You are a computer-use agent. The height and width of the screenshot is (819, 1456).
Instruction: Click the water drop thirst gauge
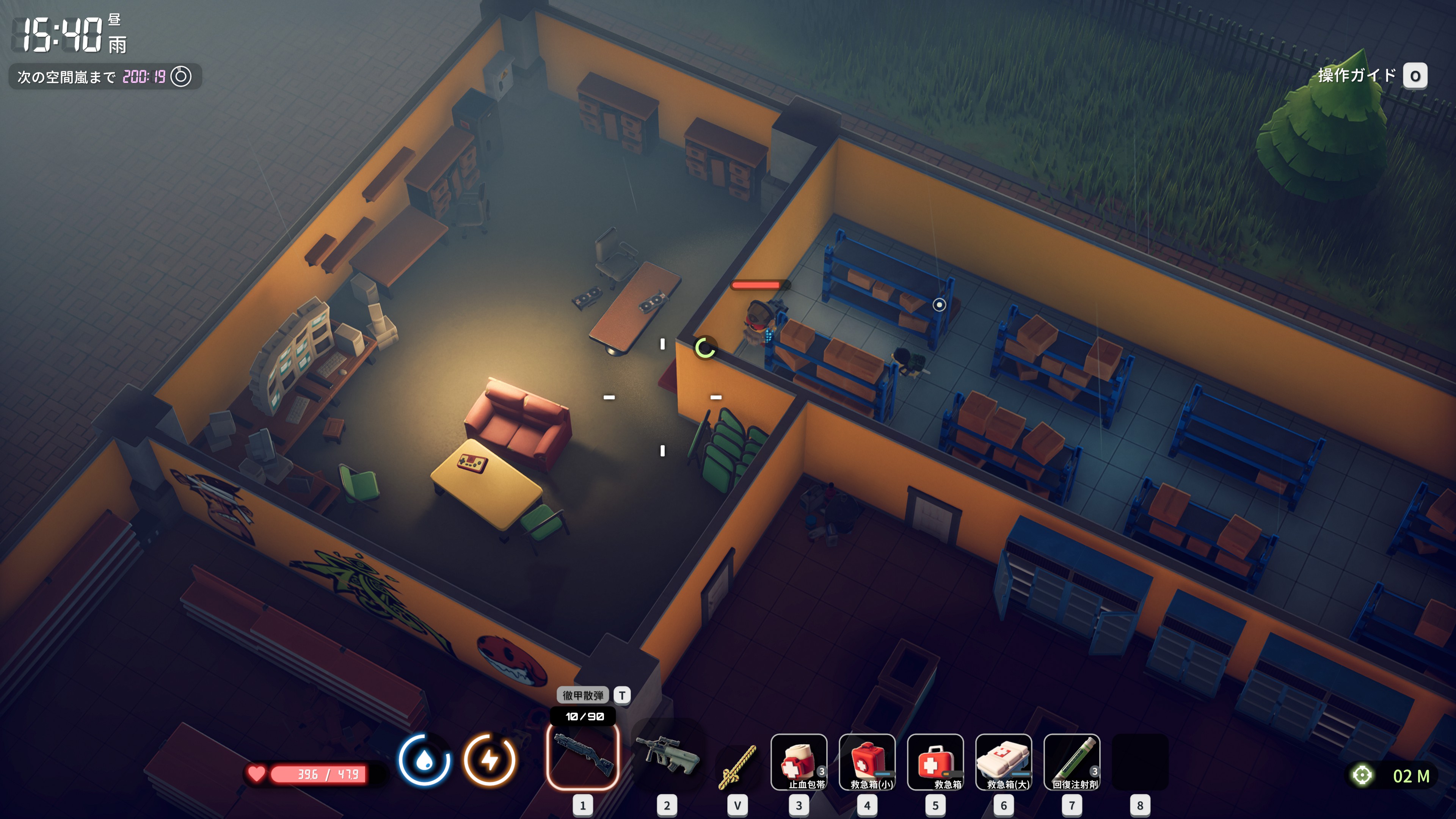[x=425, y=759]
